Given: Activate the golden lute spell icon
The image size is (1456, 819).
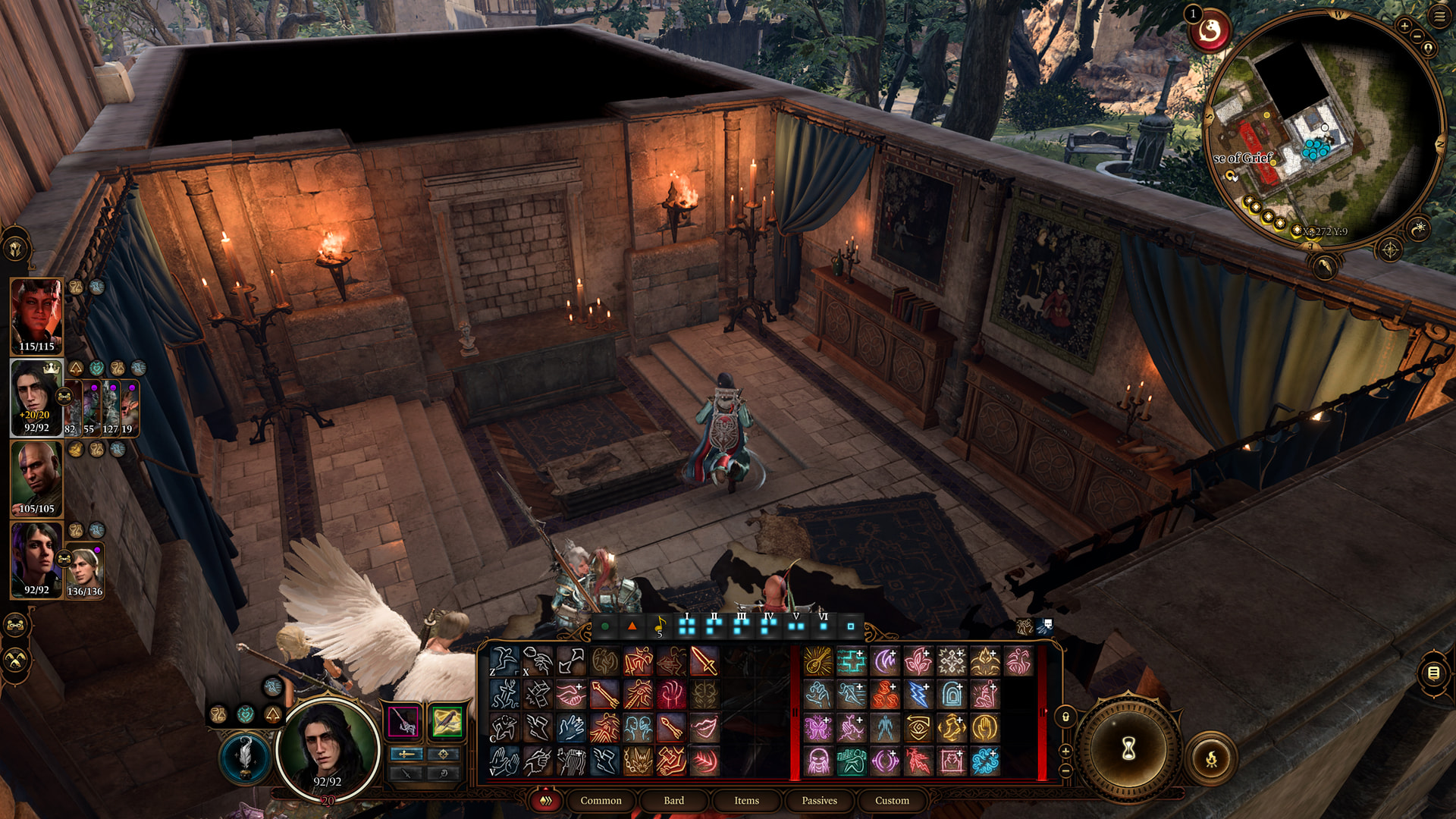Looking at the screenshot, I should click(818, 661).
